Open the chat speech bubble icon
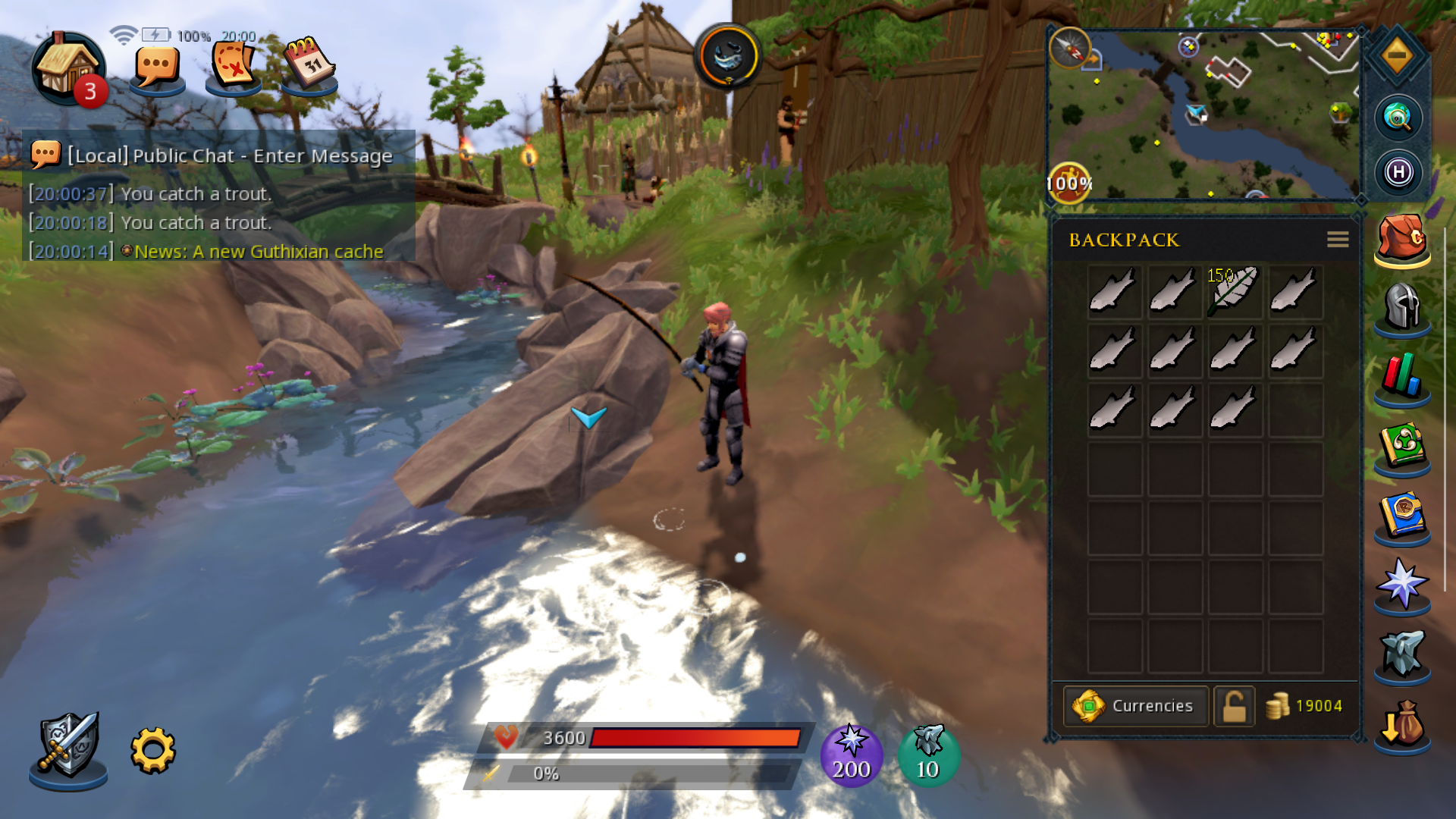1456x819 pixels. pos(157,68)
